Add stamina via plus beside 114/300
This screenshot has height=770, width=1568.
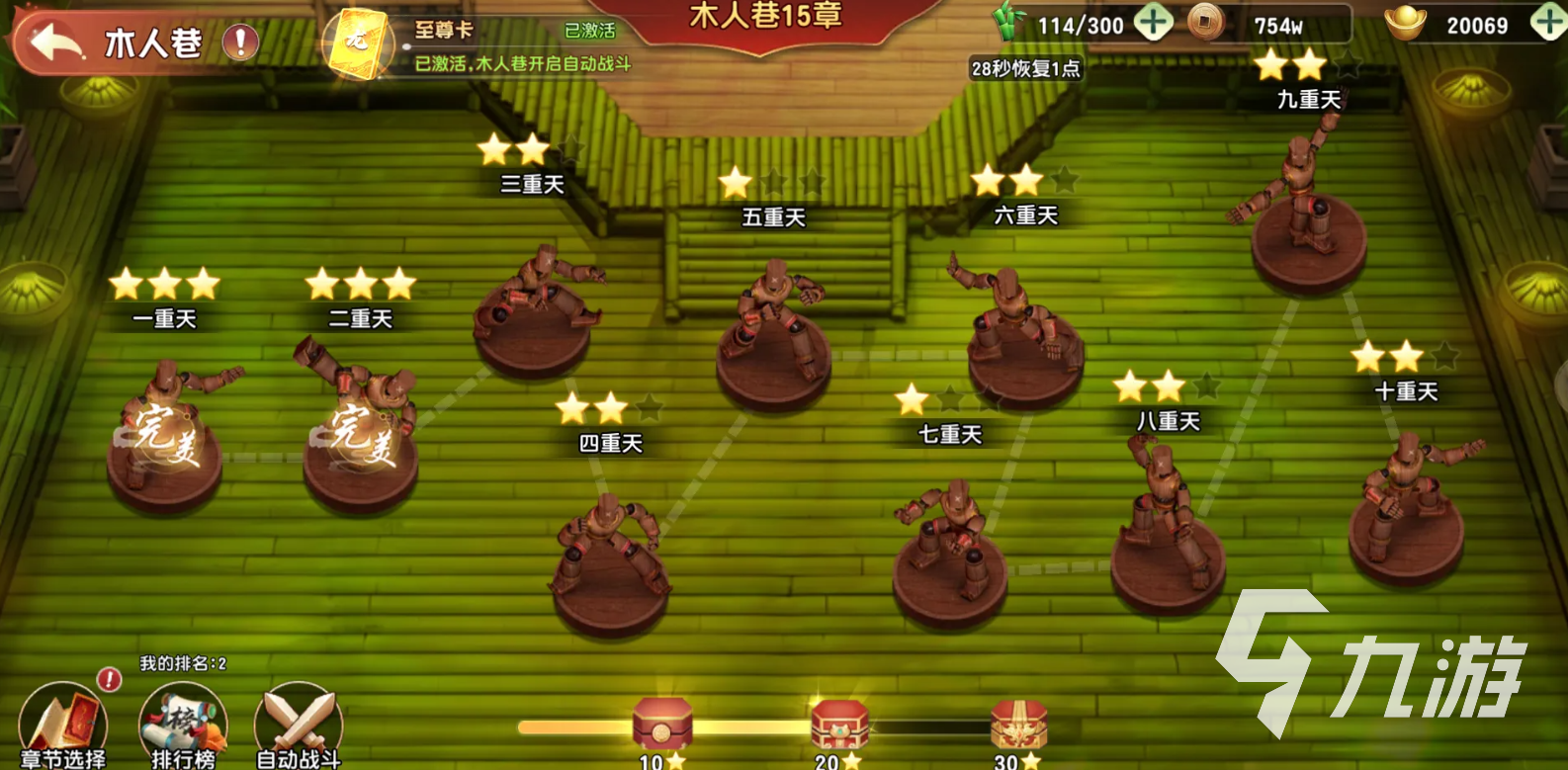(1152, 24)
